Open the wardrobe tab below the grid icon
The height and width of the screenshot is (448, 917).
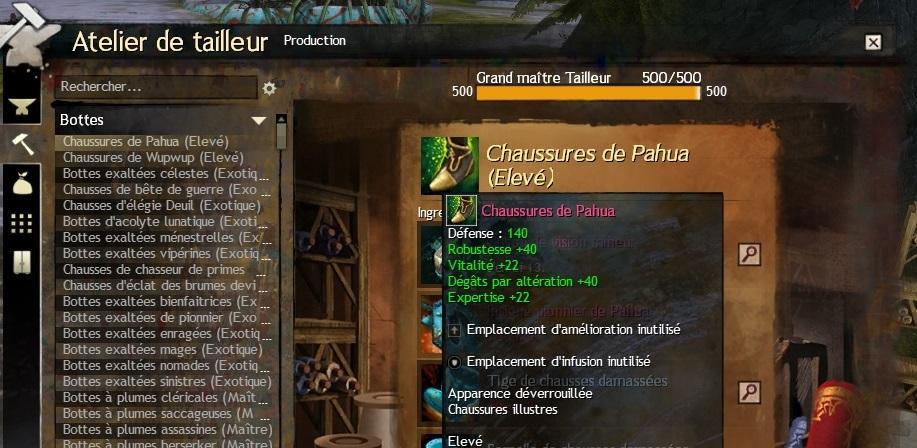click(x=21, y=262)
